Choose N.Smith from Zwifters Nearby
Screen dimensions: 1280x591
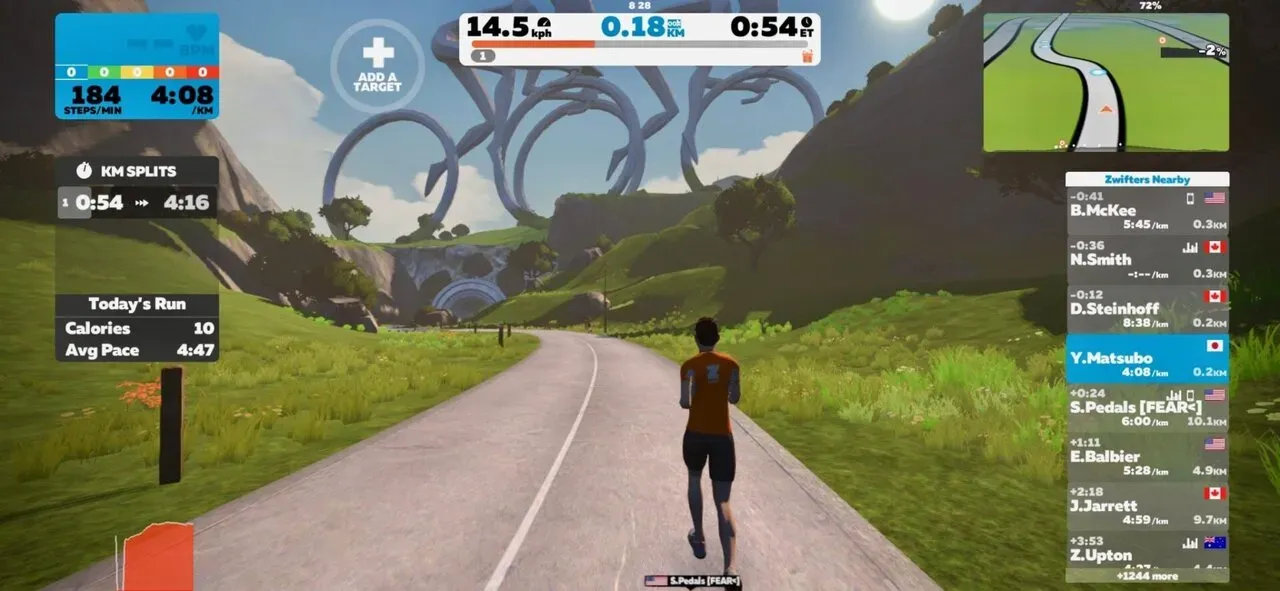(1146, 260)
